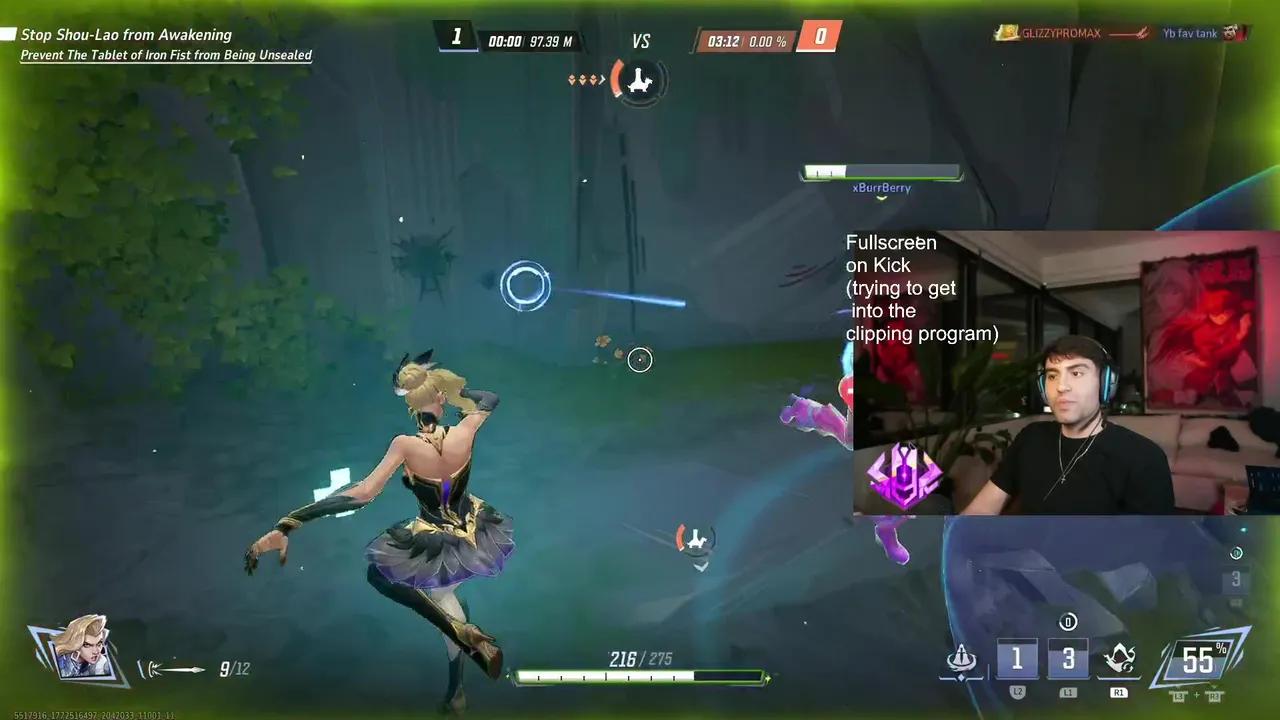Toggle the L2 ability slot showing 1 charge
The image size is (1280, 720).
coord(1017,658)
